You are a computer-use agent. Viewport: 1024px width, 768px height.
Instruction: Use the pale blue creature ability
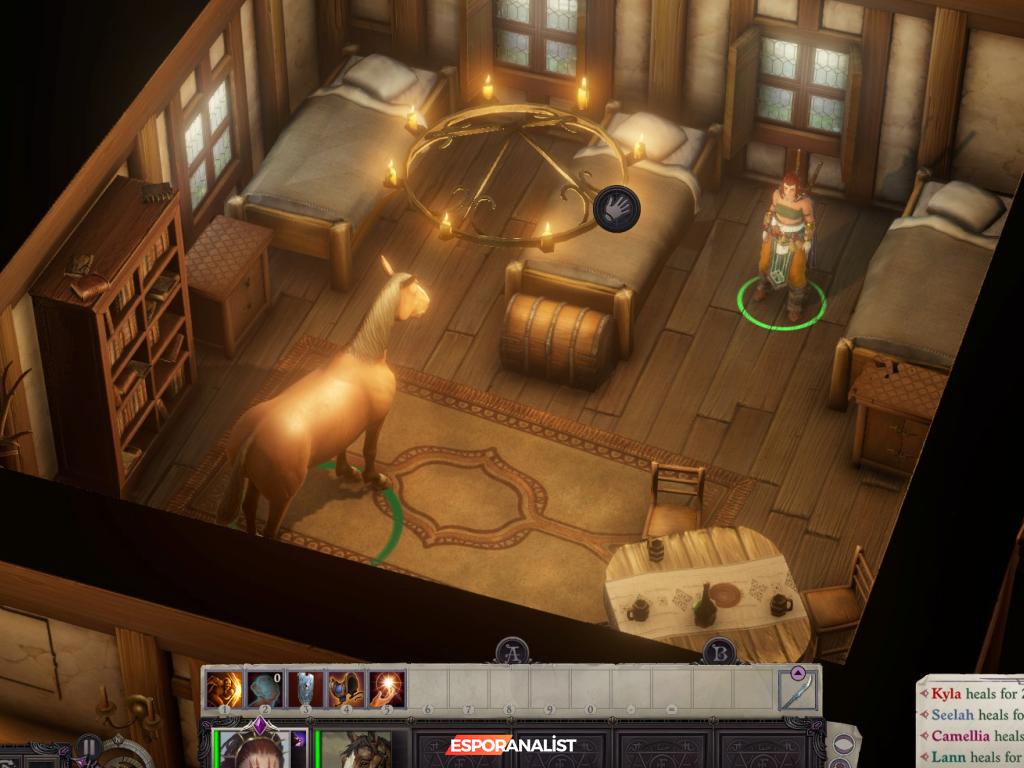(x=264, y=689)
